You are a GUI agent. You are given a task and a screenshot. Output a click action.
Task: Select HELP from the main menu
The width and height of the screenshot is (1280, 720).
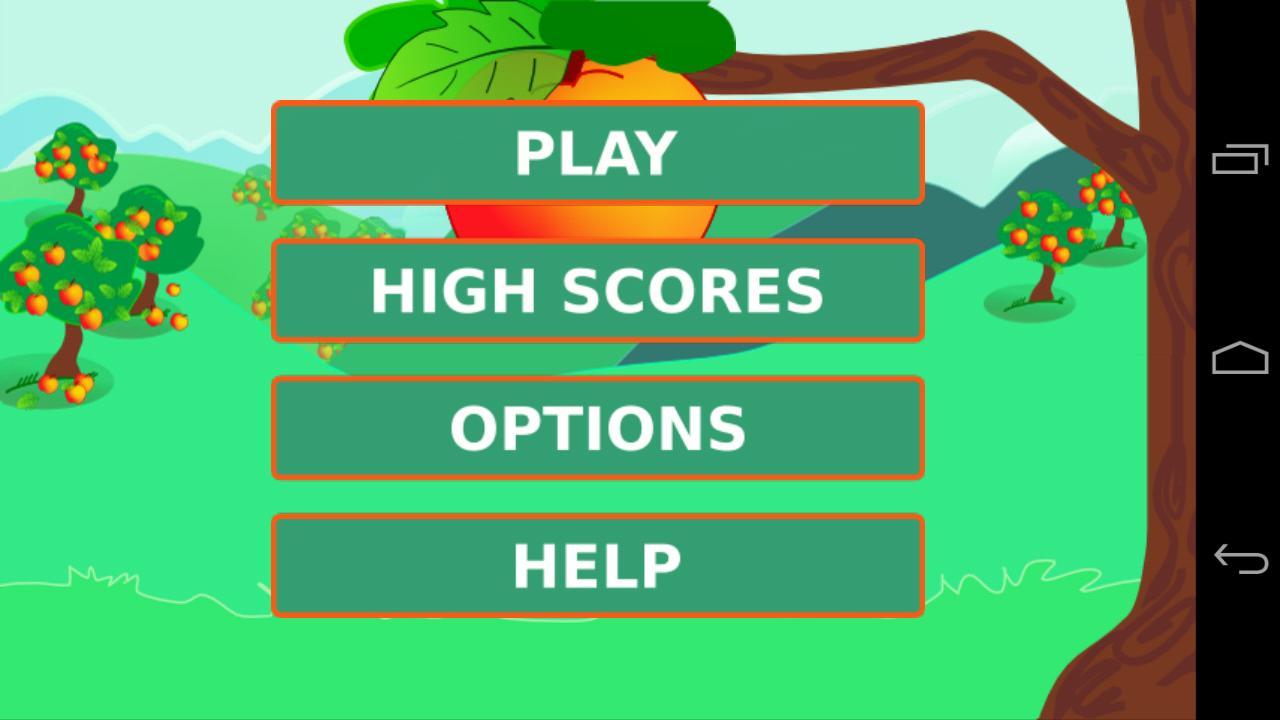pos(598,565)
